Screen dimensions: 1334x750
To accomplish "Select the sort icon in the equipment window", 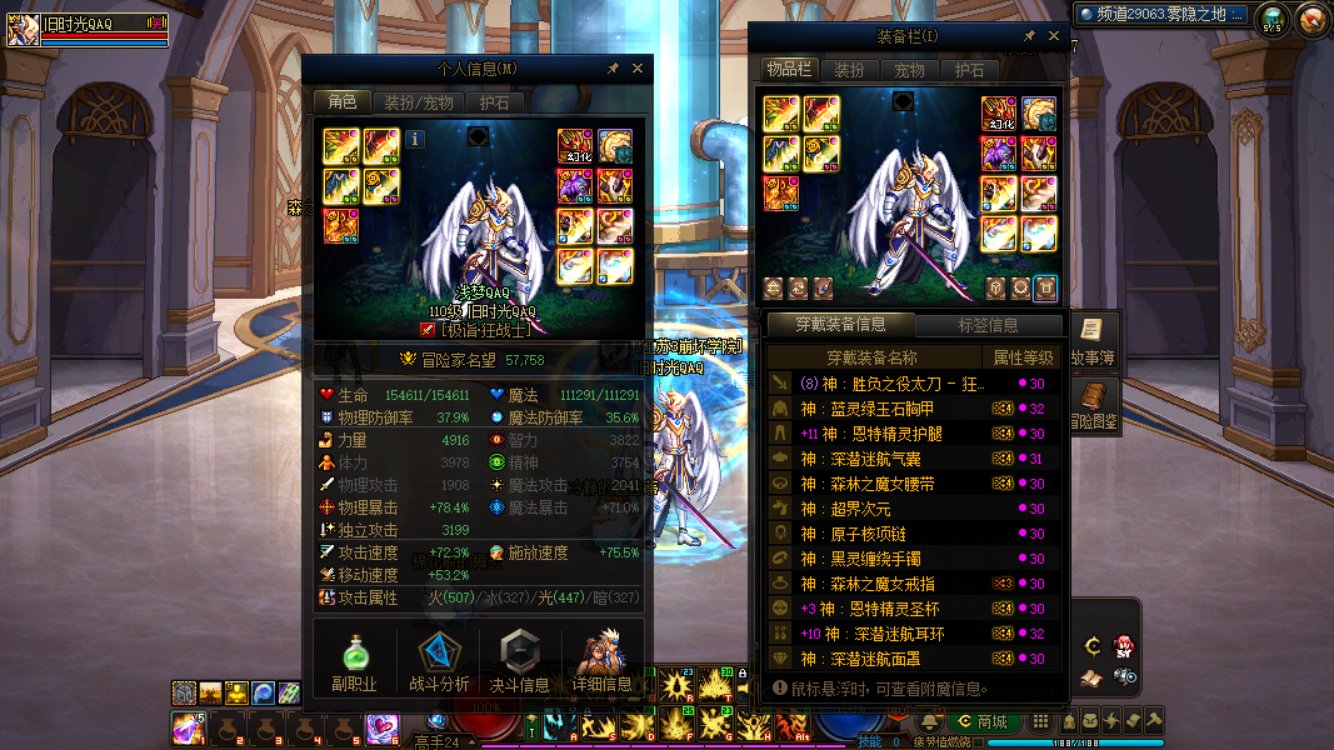I will coord(773,289).
